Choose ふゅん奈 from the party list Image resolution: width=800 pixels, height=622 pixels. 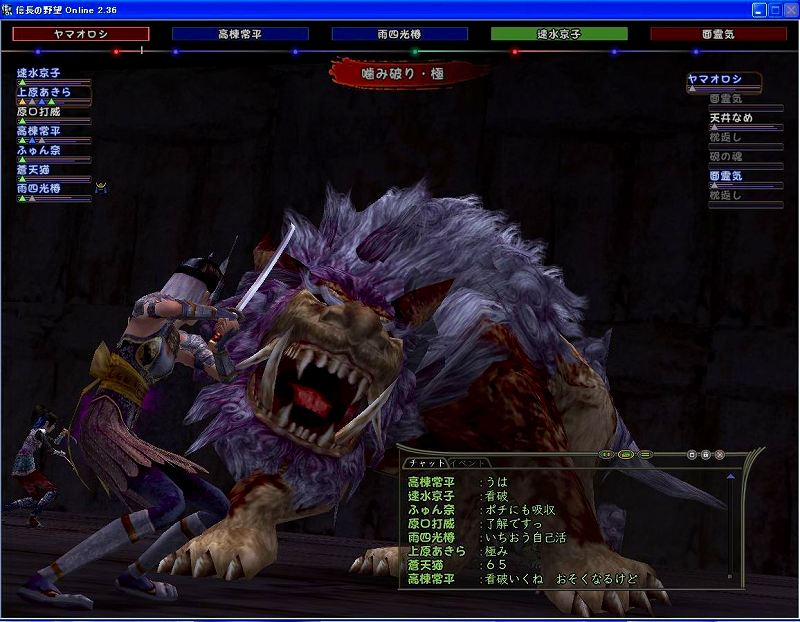tap(39, 150)
